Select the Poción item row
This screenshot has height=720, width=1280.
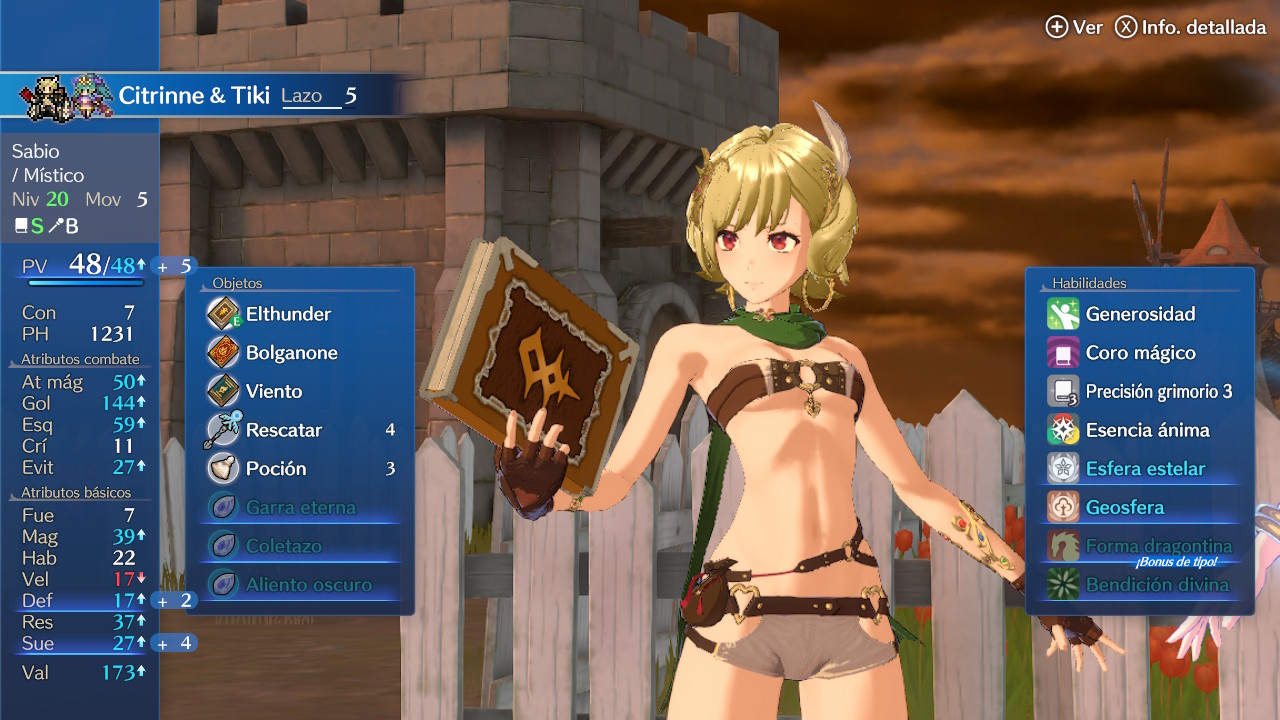(276, 469)
